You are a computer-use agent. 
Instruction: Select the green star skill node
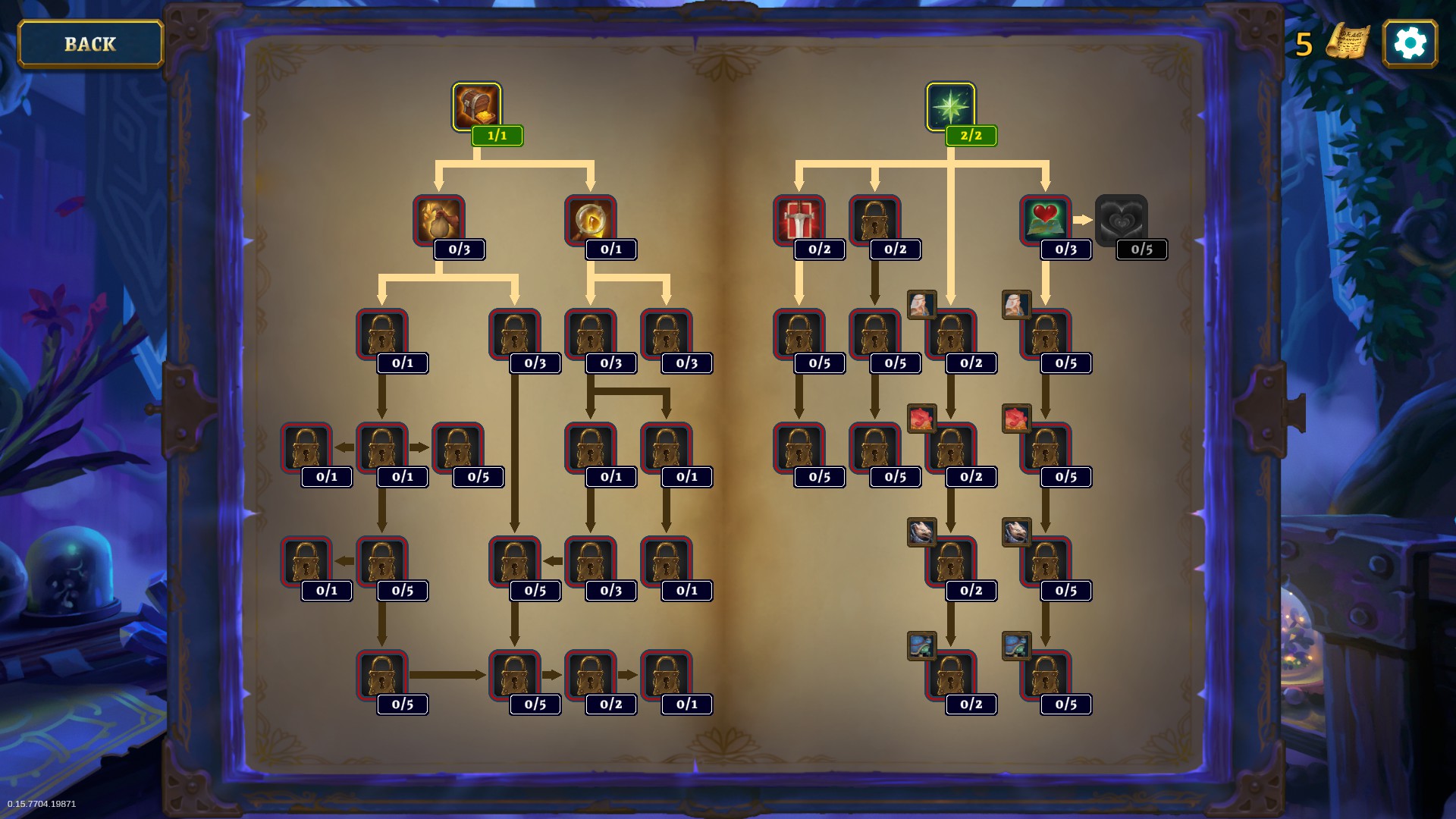click(x=950, y=107)
